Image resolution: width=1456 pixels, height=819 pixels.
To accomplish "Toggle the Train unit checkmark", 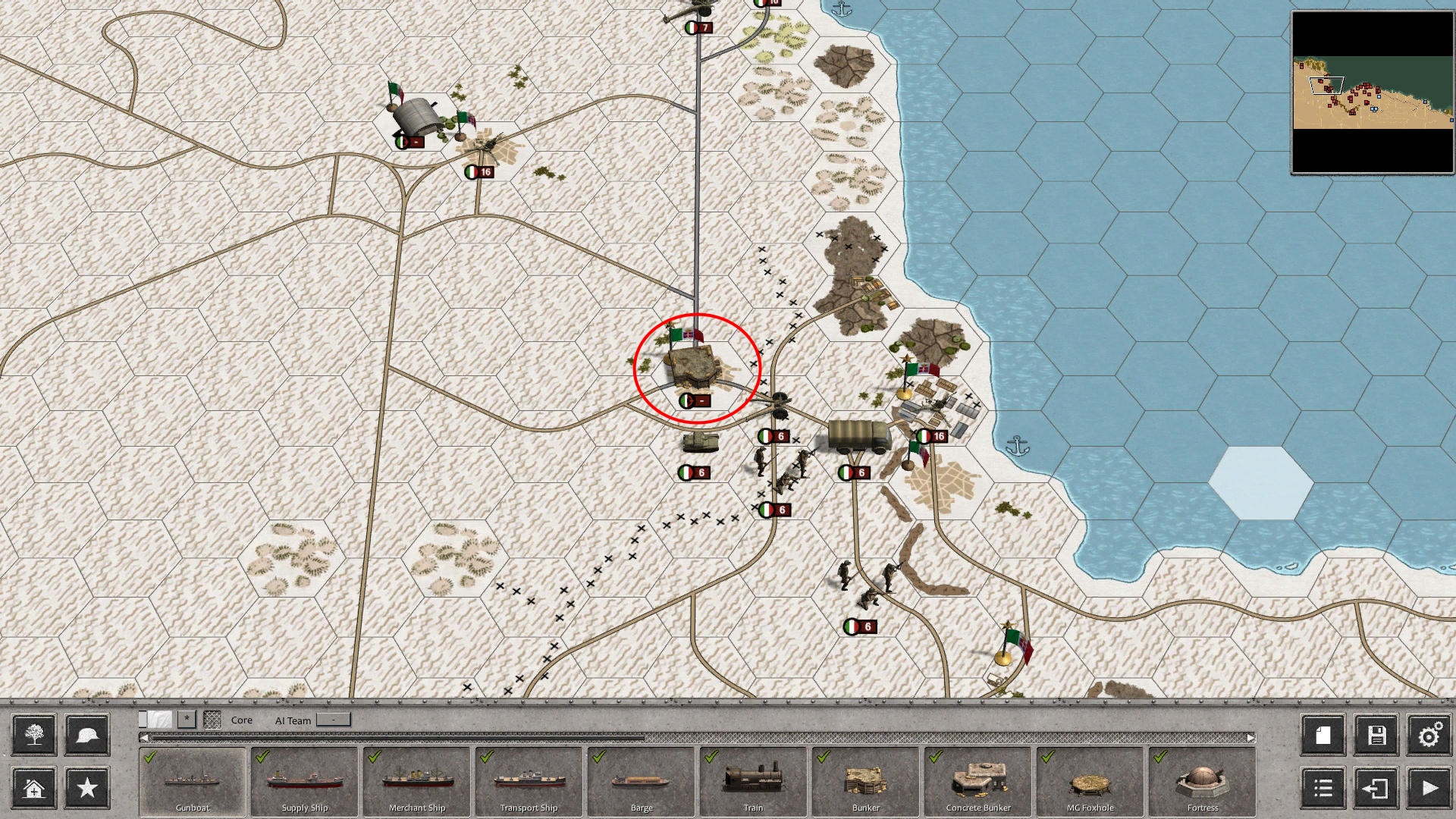I will (711, 756).
